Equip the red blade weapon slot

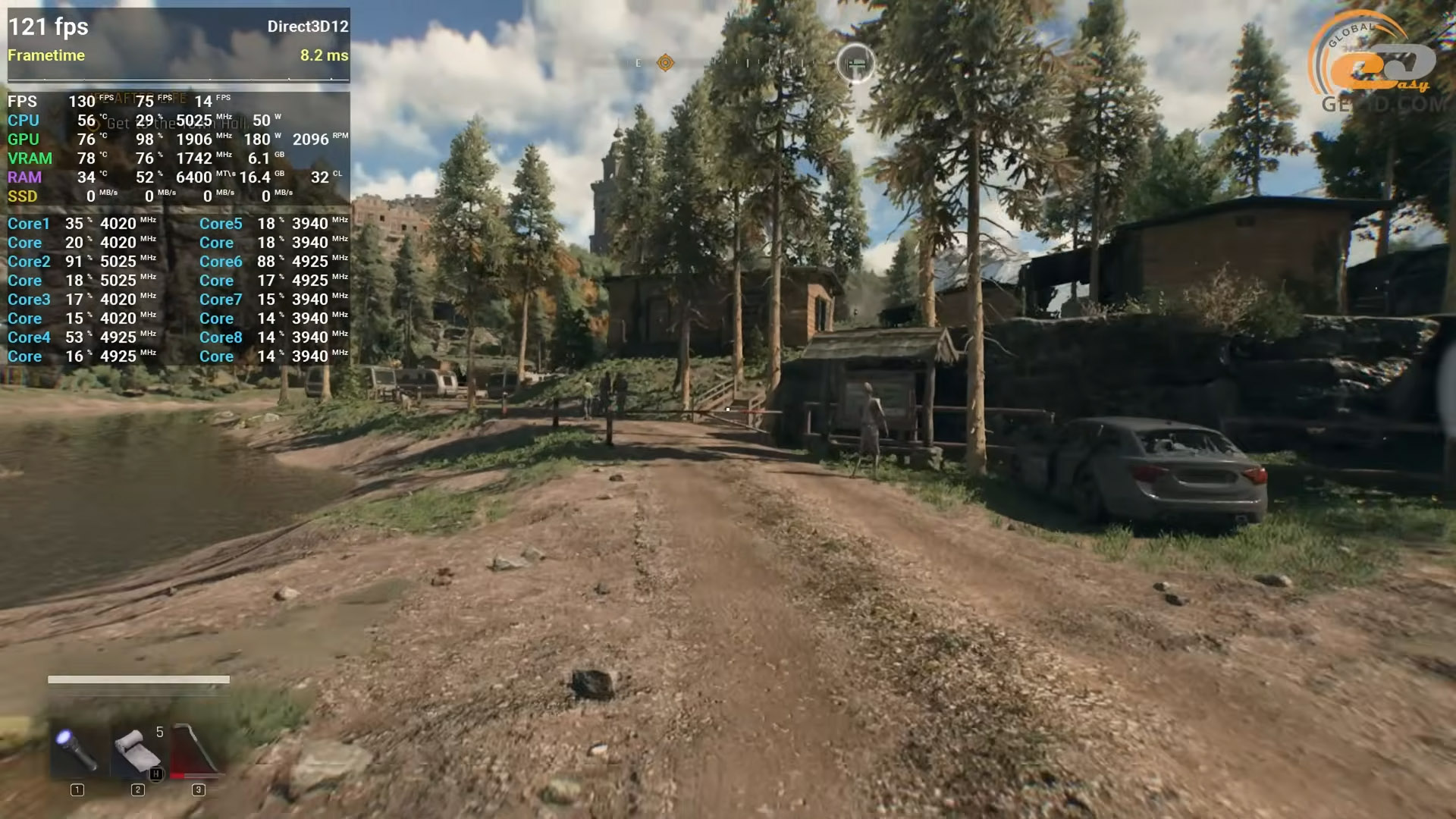point(196,751)
